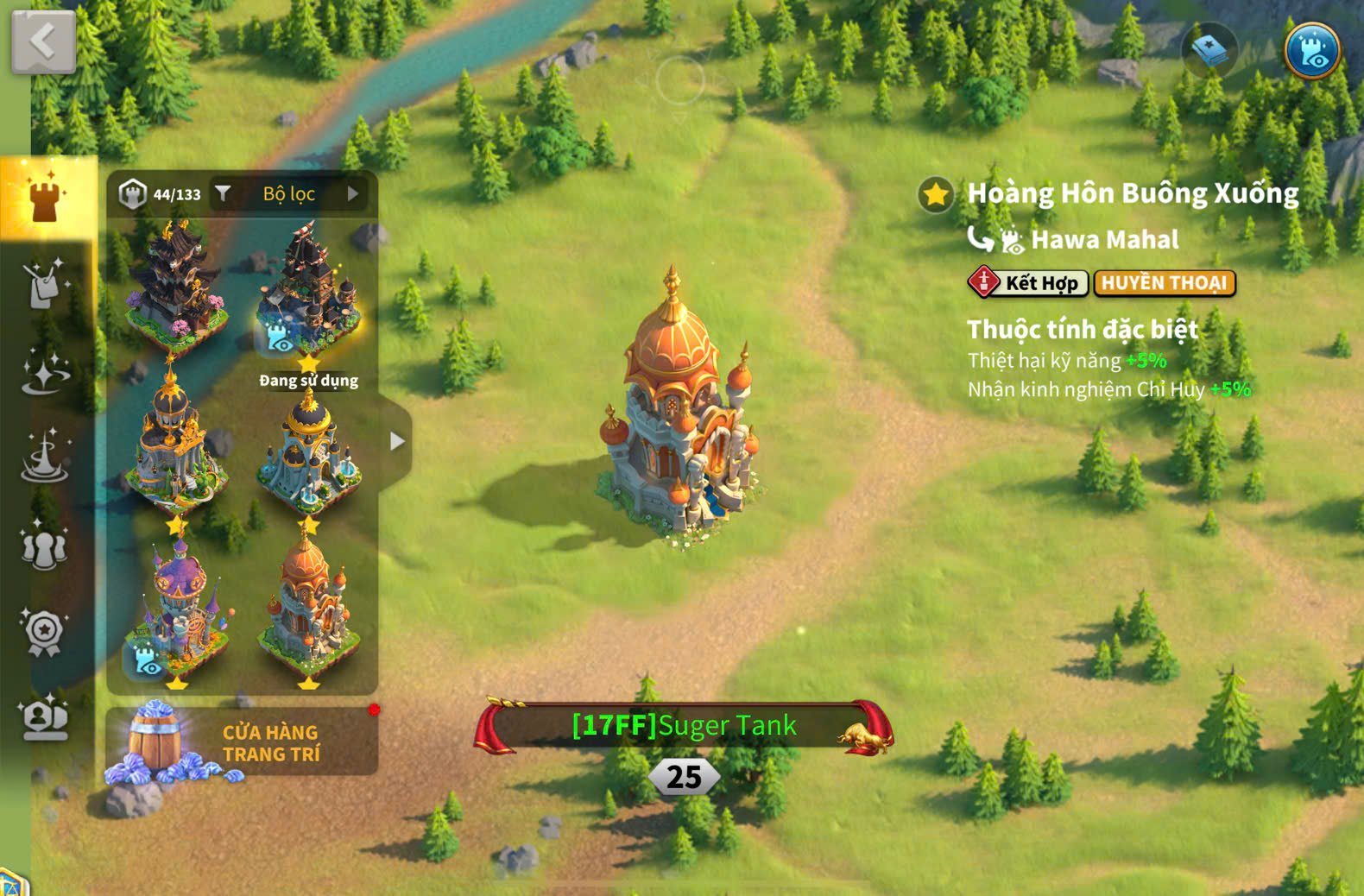The width and height of the screenshot is (1364, 896).
Task: Open the blue book catalog icon
Action: (x=1209, y=51)
